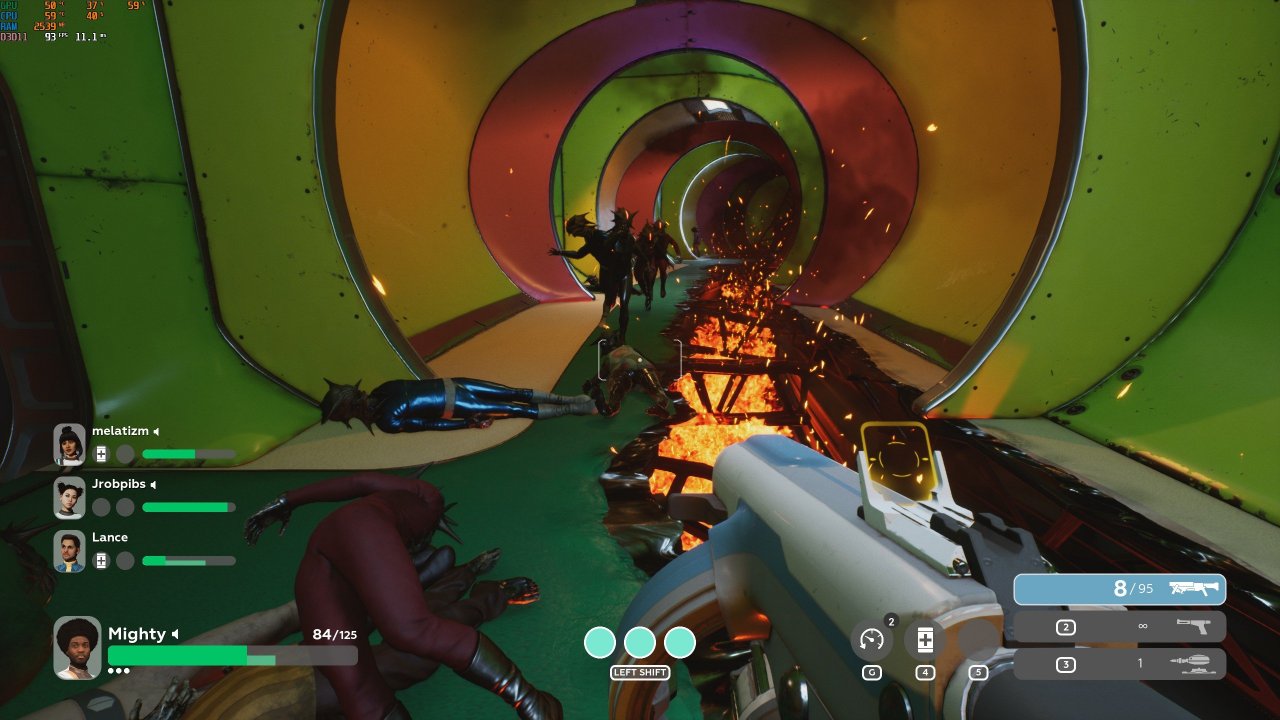The height and width of the screenshot is (720, 1280).
Task: Click the medkit indicator beside Lance
Action: coord(101,561)
